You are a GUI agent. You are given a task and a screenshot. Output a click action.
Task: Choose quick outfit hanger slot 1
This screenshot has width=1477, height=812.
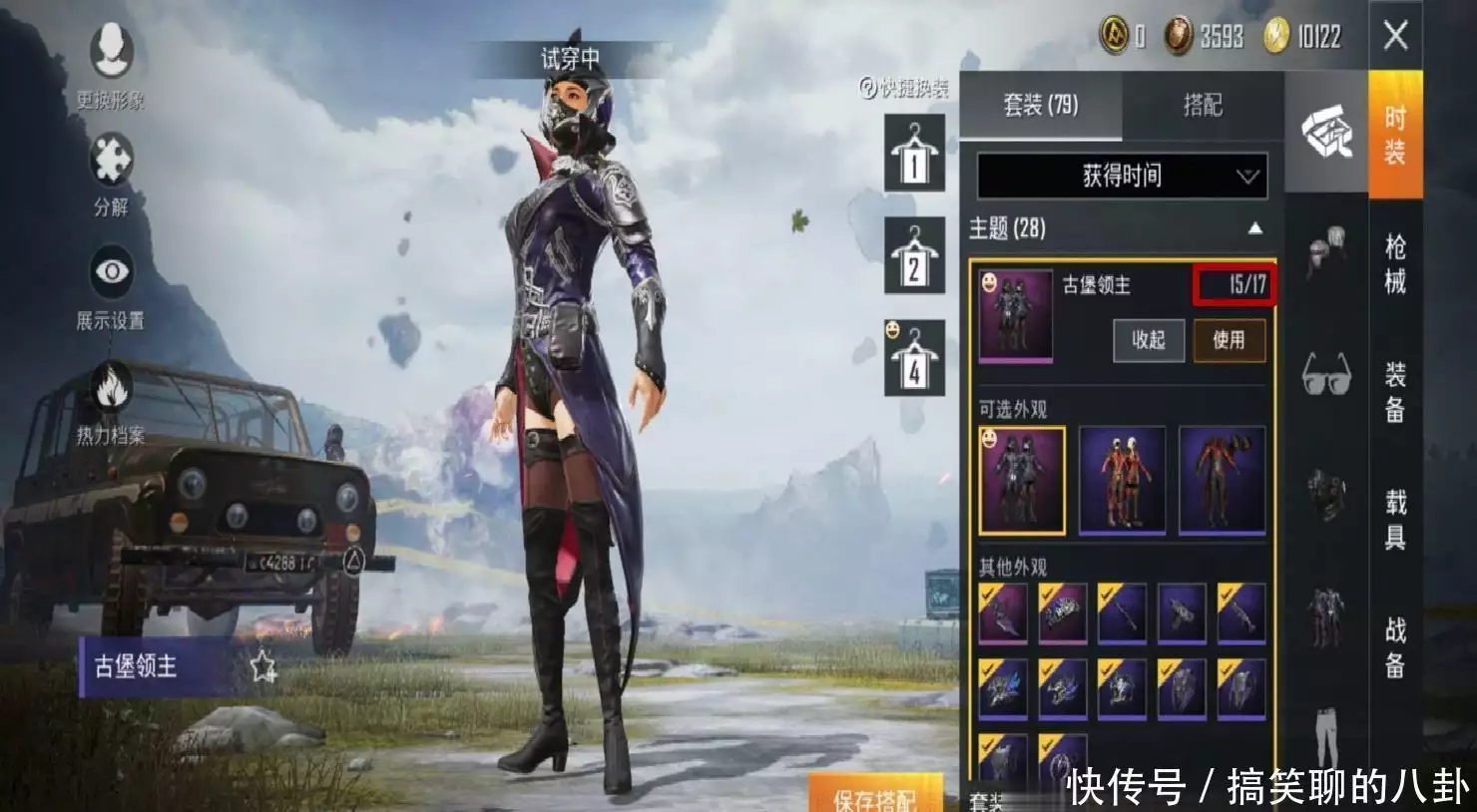[x=914, y=154]
